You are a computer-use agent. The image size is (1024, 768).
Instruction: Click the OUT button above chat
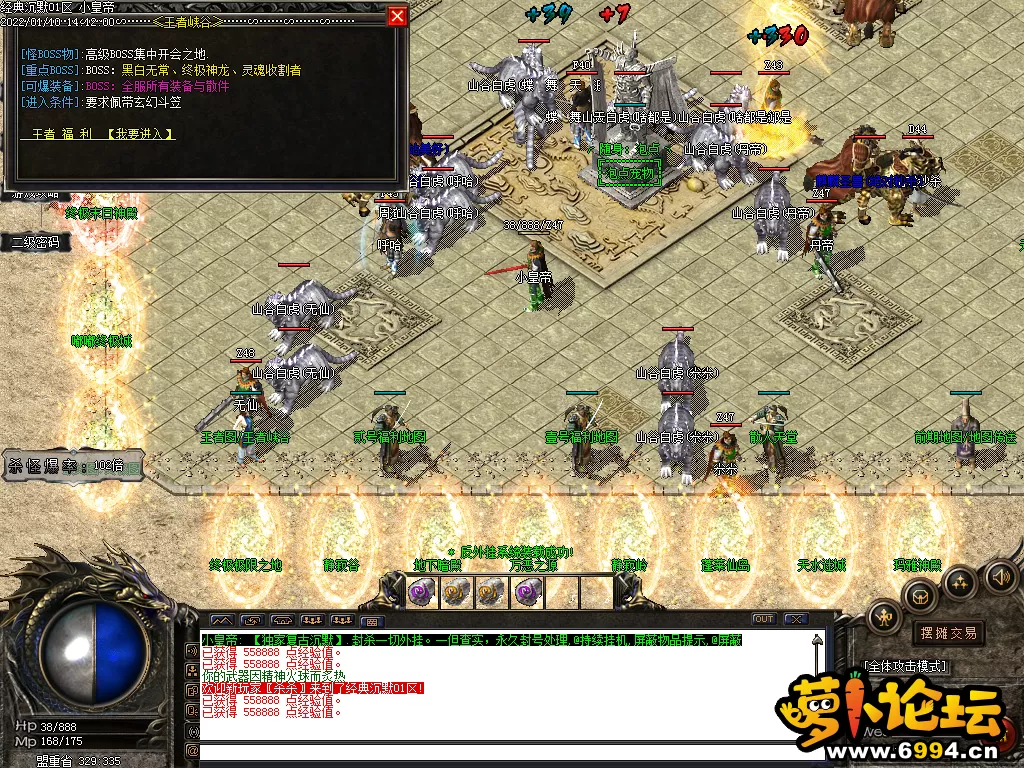pos(763,619)
